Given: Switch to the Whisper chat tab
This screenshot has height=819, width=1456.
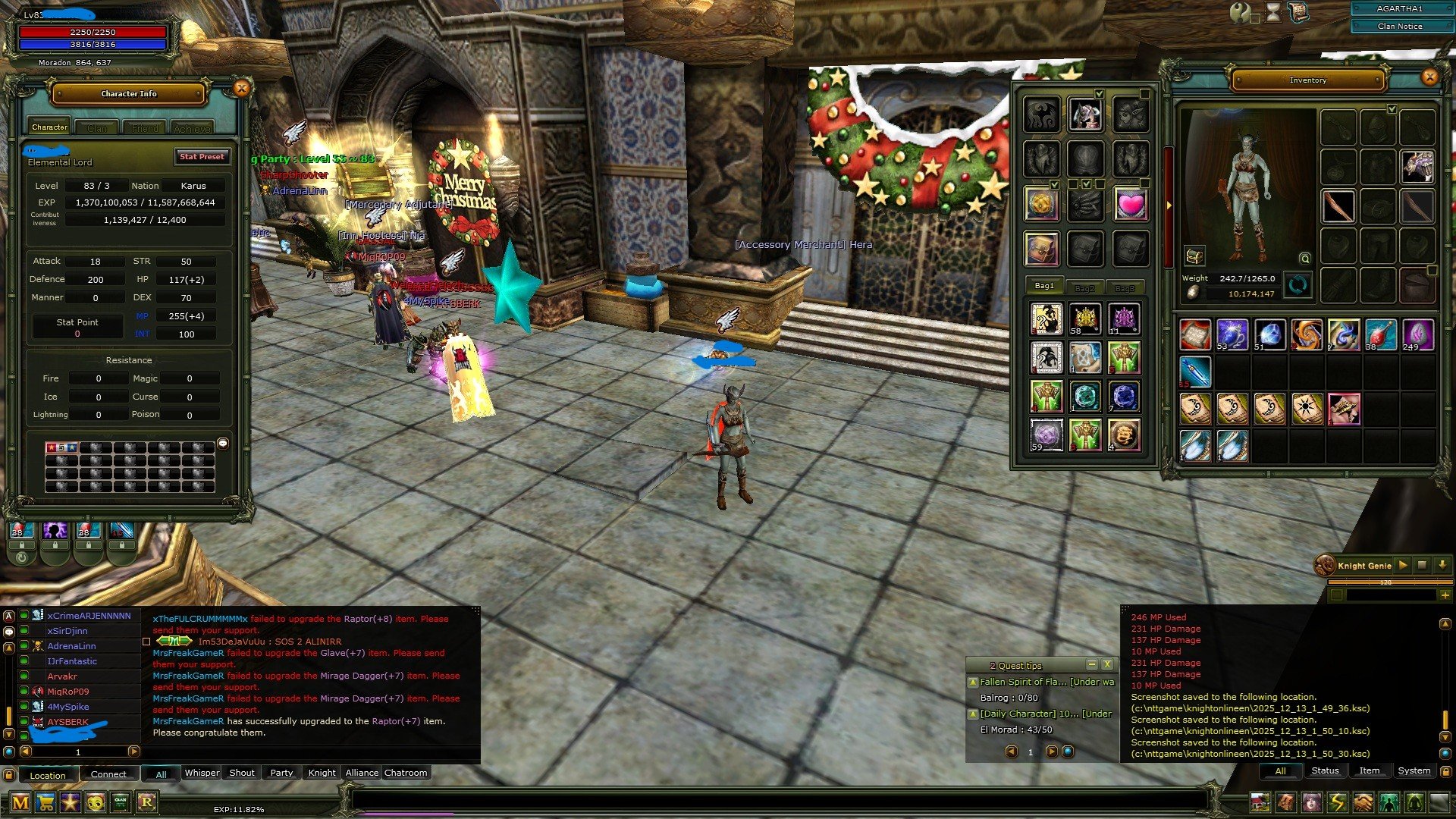Looking at the screenshot, I should tap(201, 773).
